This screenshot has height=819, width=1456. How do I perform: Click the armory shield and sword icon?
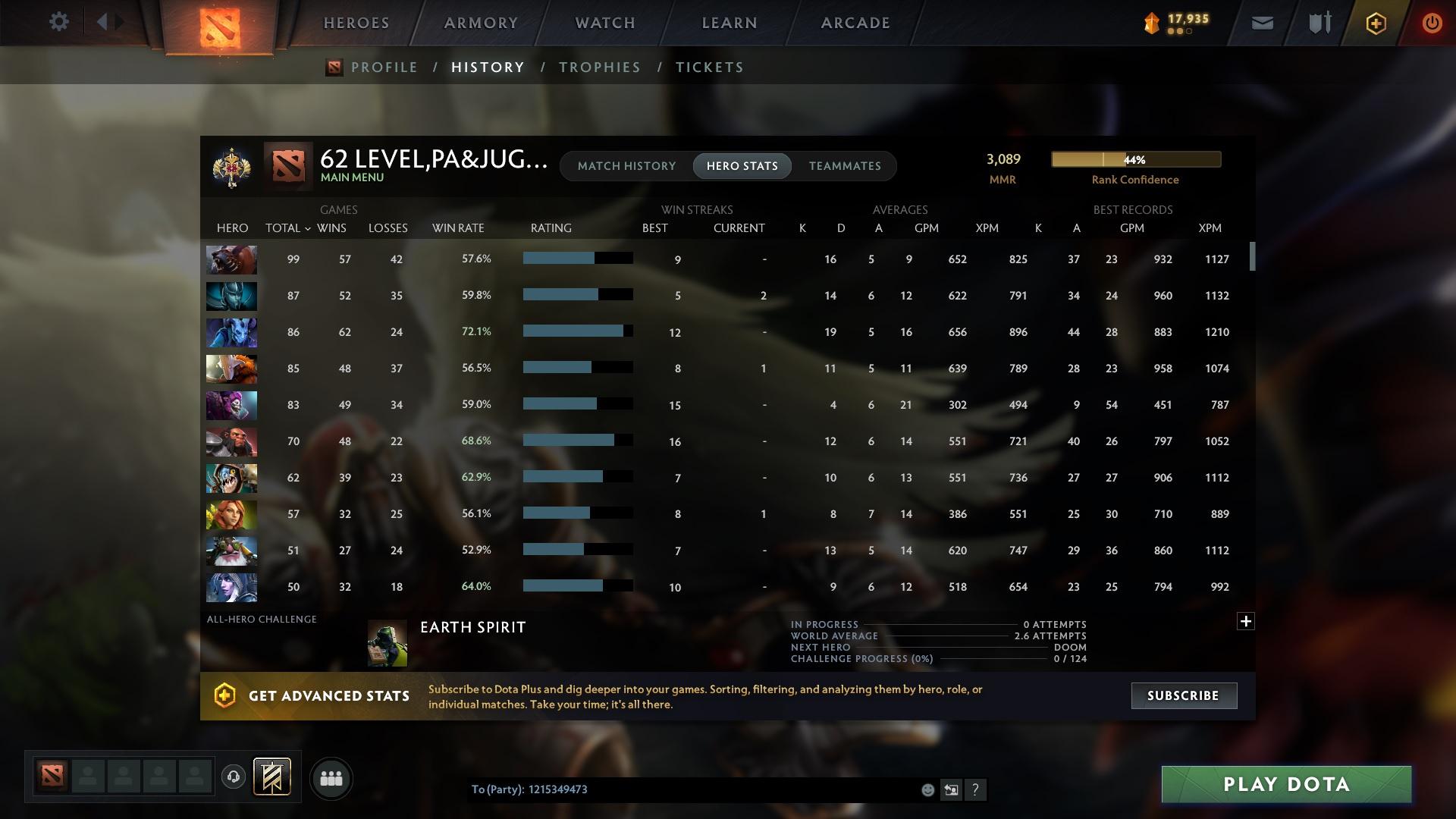tap(1318, 23)
